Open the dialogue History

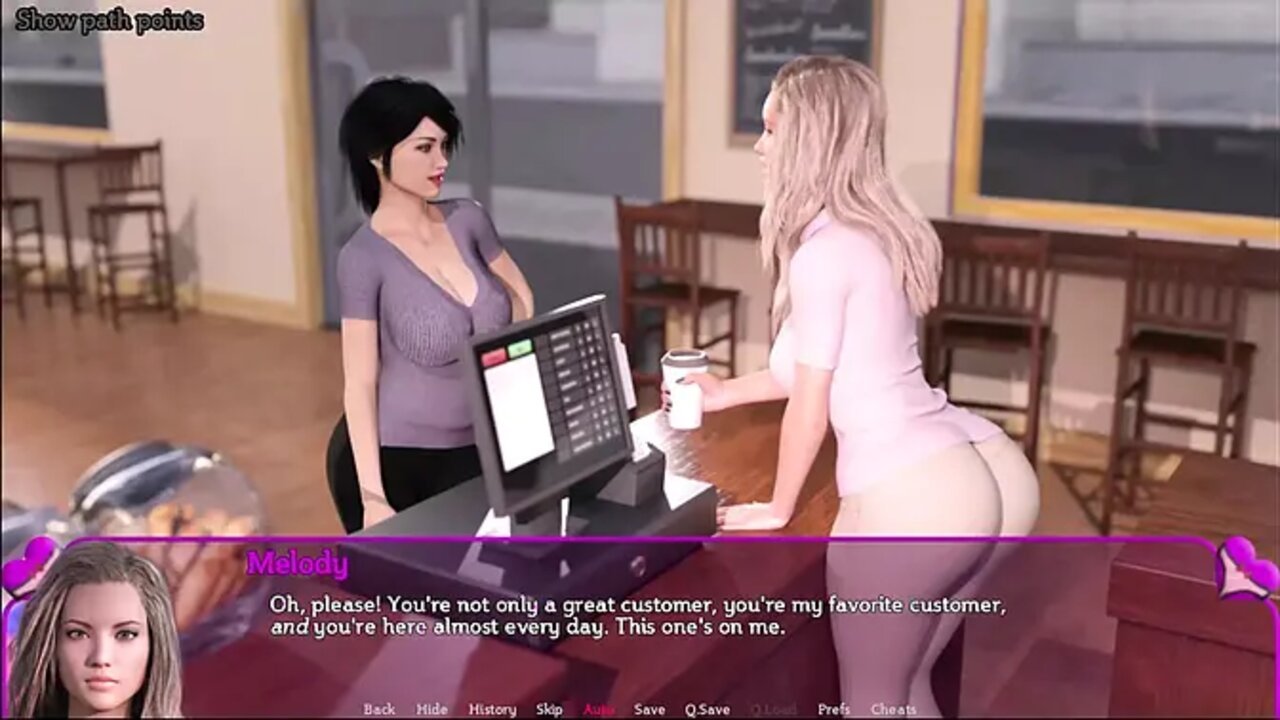click(x=492, y=709)
